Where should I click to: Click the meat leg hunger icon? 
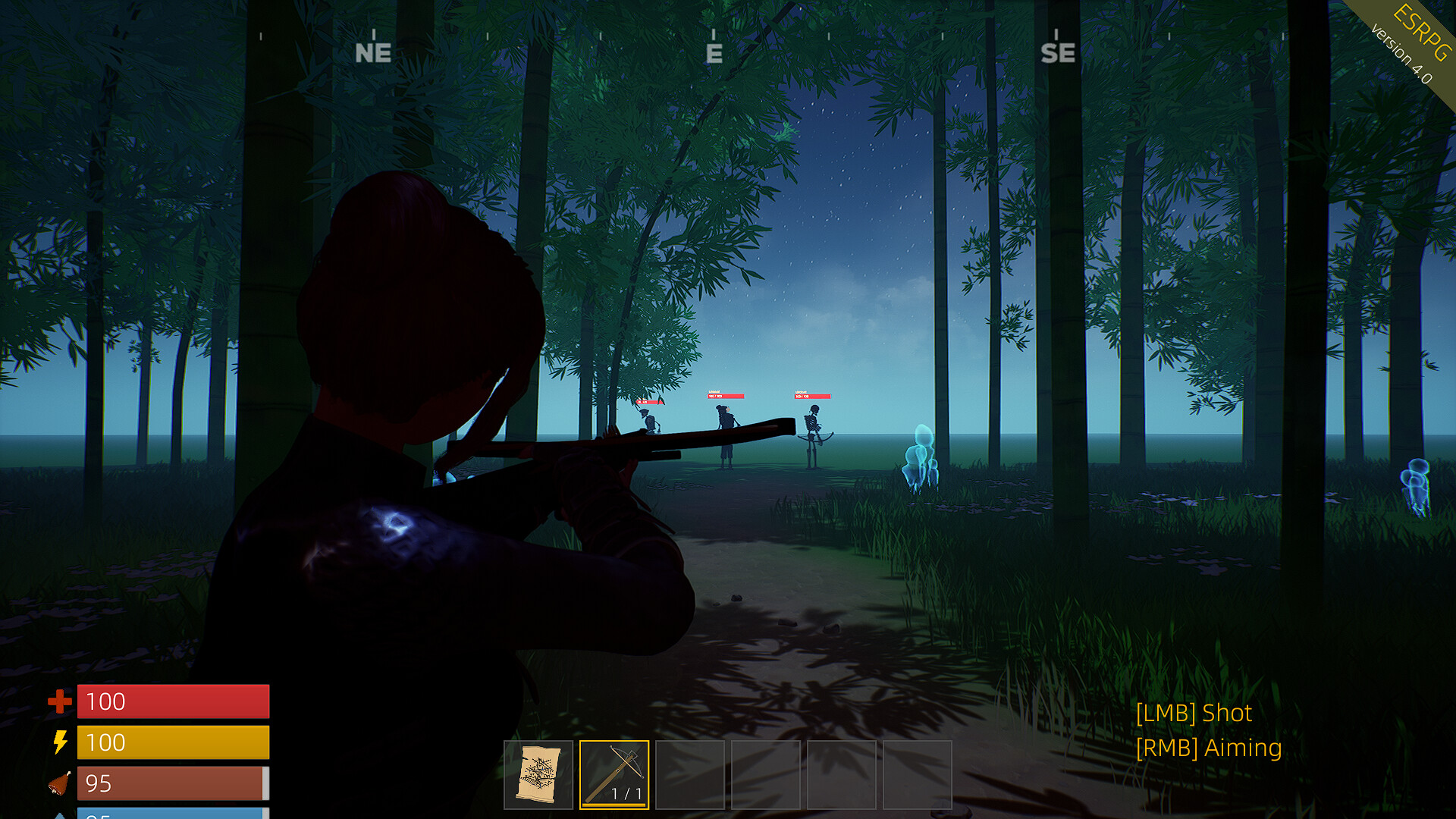tap(61, 784)
